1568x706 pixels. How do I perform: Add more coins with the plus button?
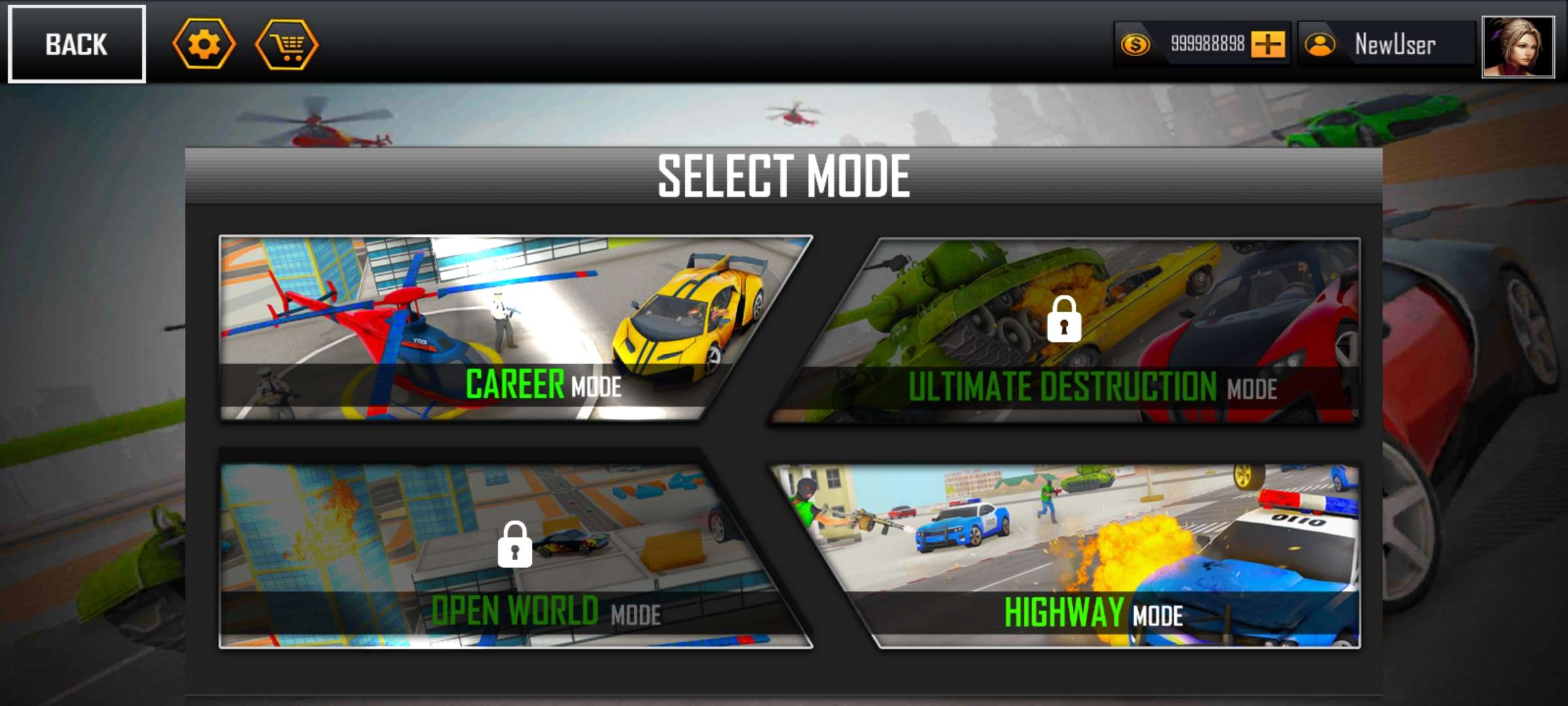click(1267, 44)
